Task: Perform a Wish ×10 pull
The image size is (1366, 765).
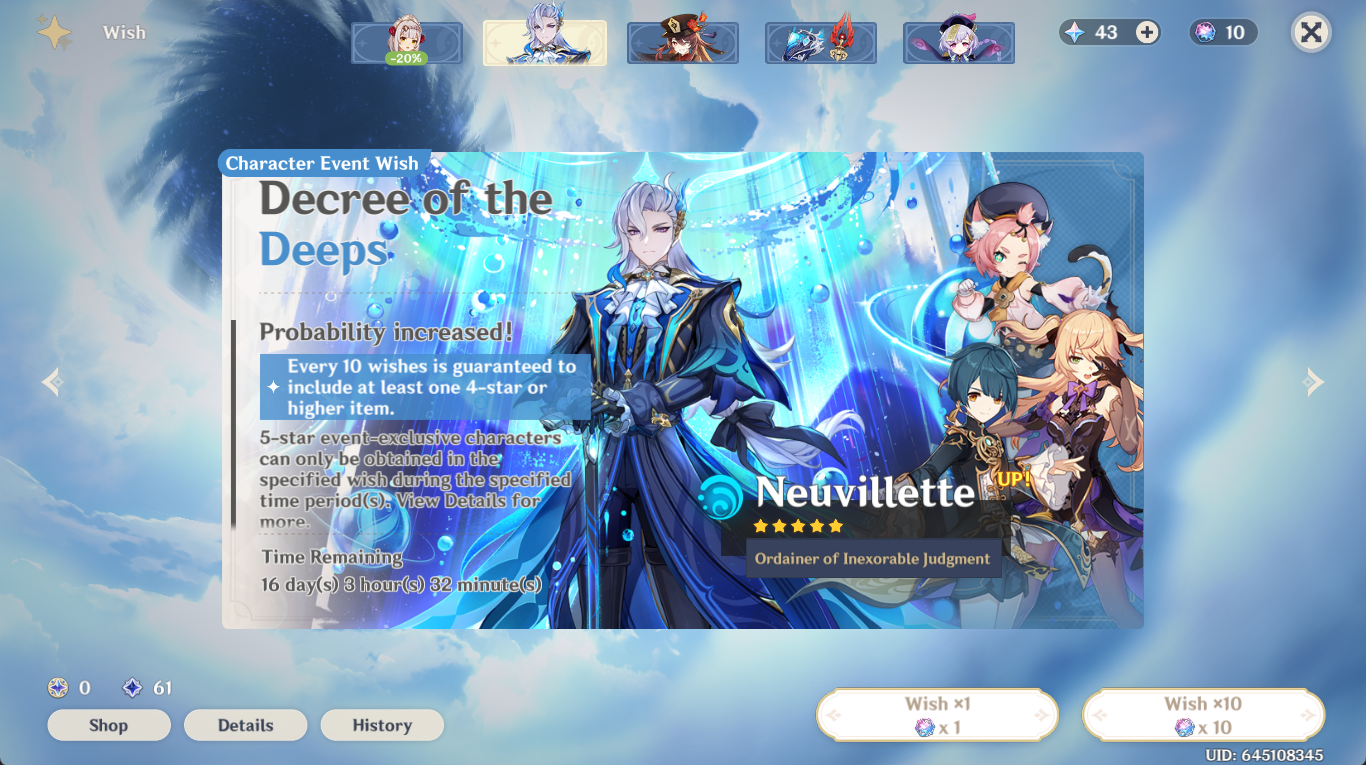Action: 1203,714
